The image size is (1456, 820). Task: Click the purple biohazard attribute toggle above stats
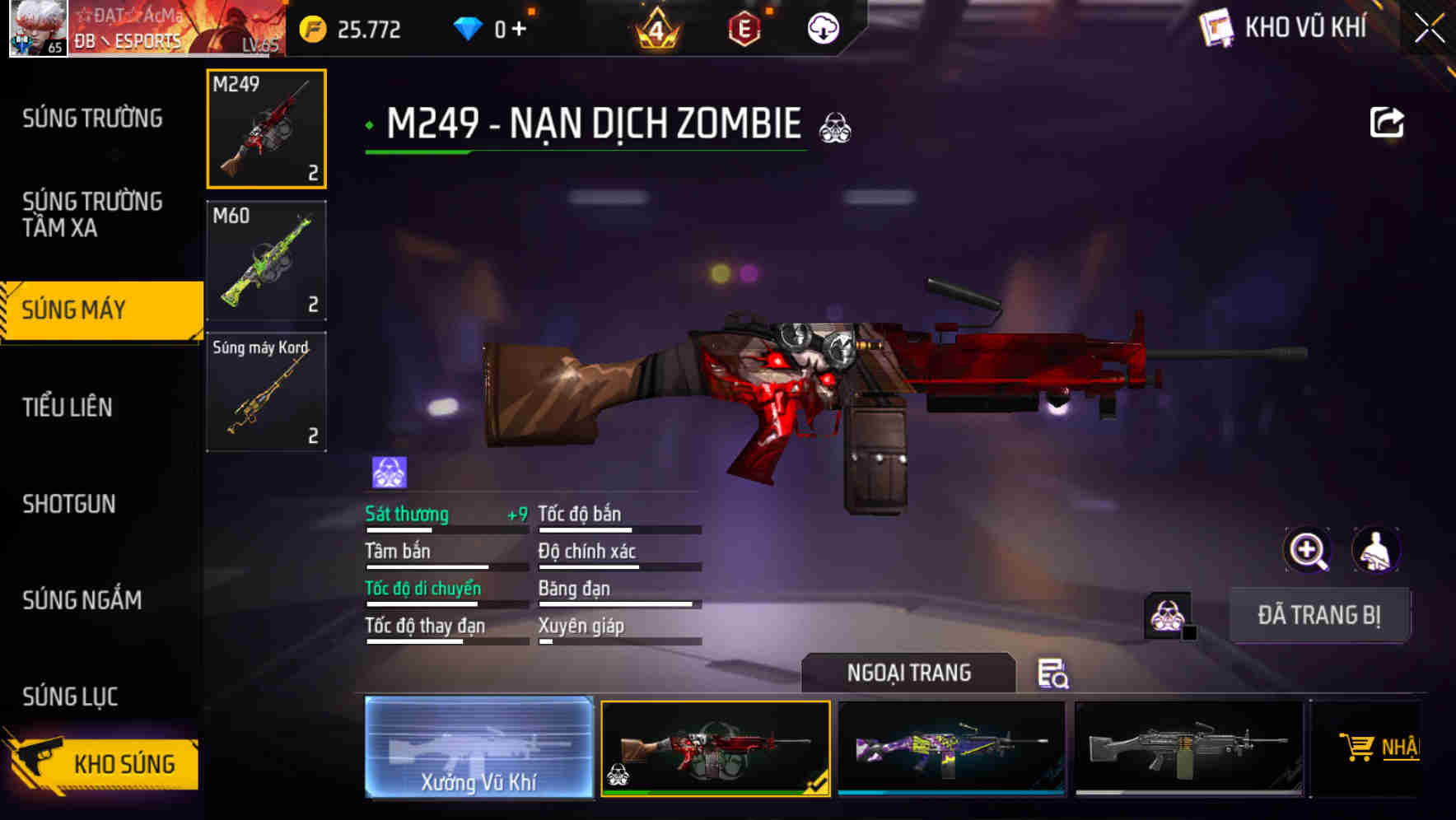387,472
